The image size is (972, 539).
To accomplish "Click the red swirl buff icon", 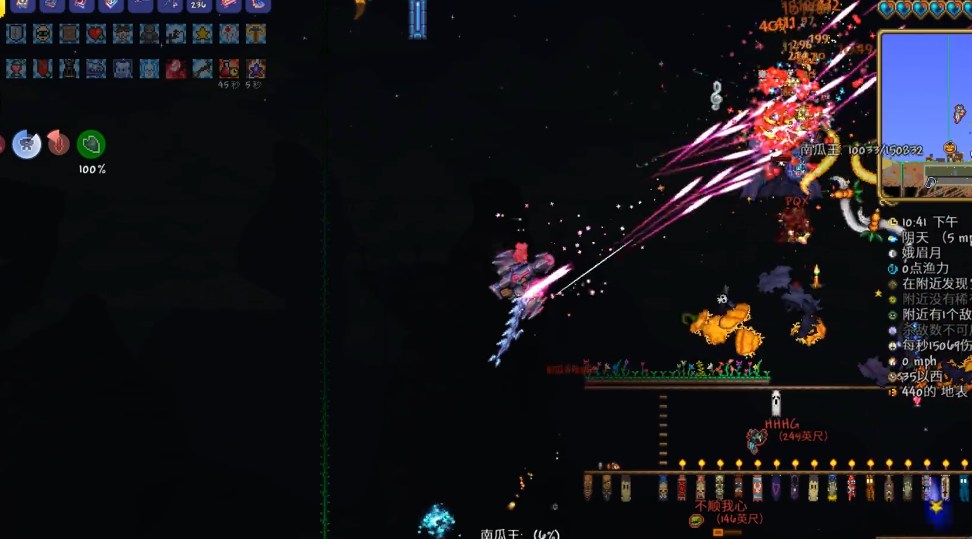I will (x=176, y=68).
